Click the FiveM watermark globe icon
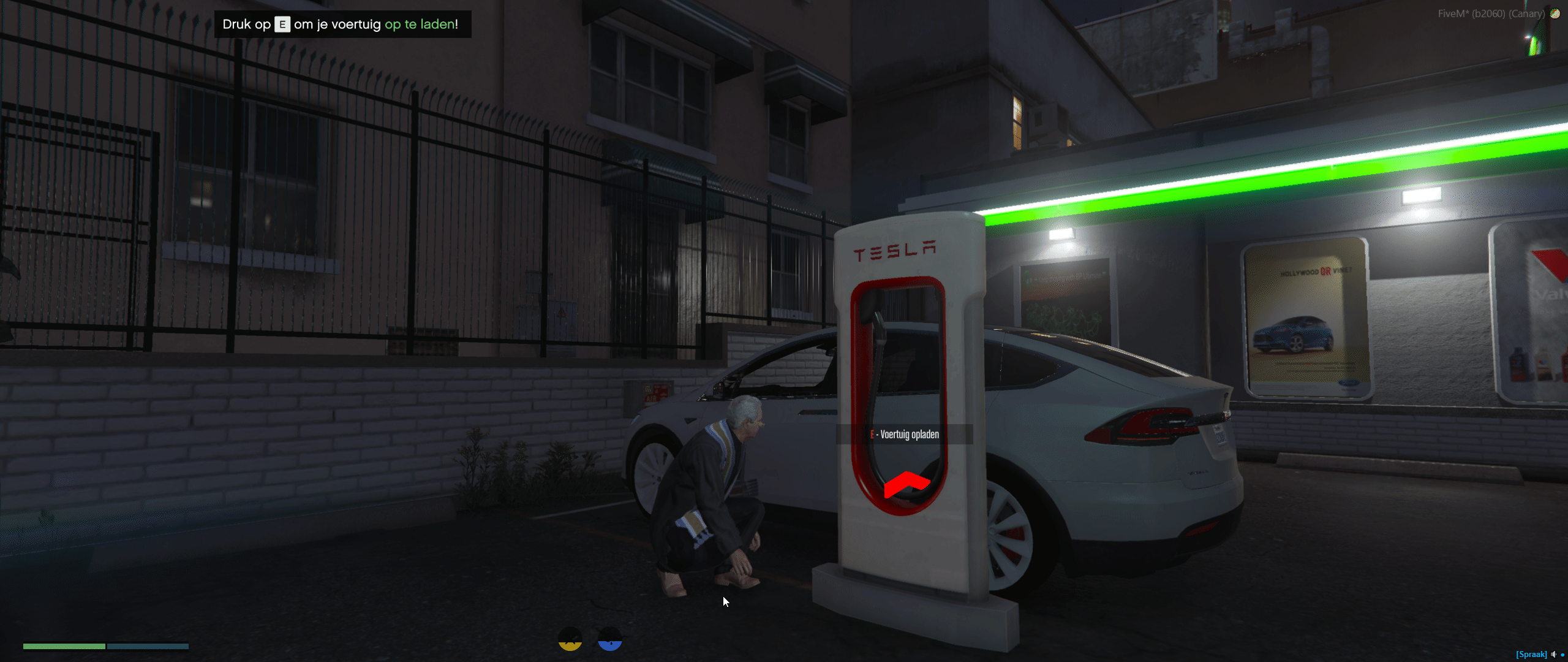 point(1555,13)
